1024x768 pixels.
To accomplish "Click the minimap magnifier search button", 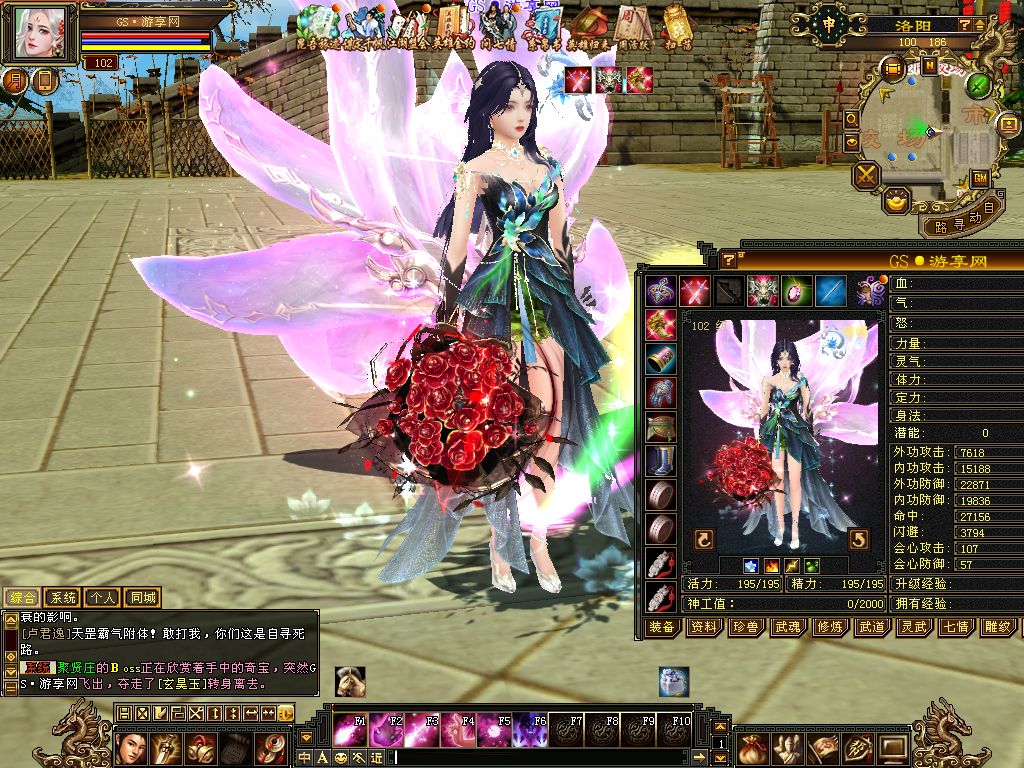I will [x=851, y=119].
